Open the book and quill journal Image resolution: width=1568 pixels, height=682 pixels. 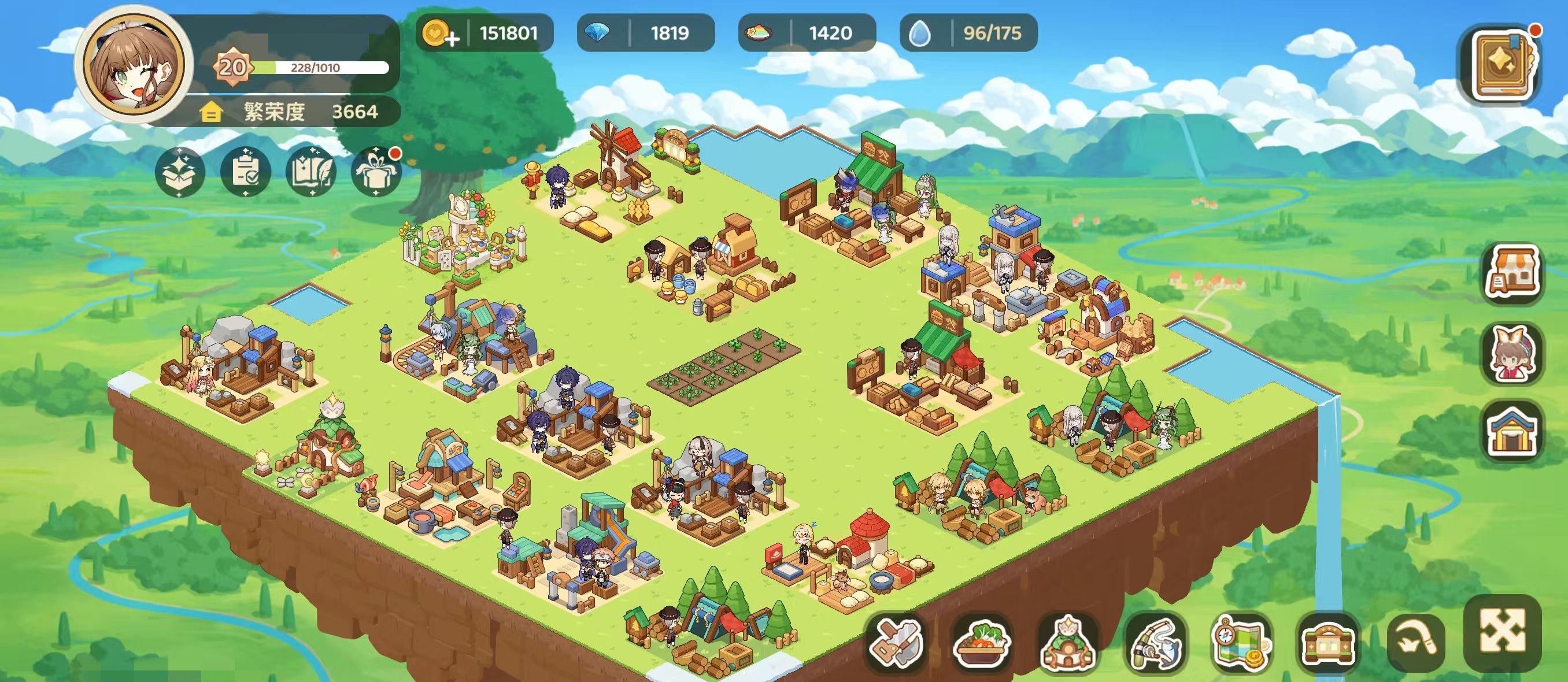[312, 172]
